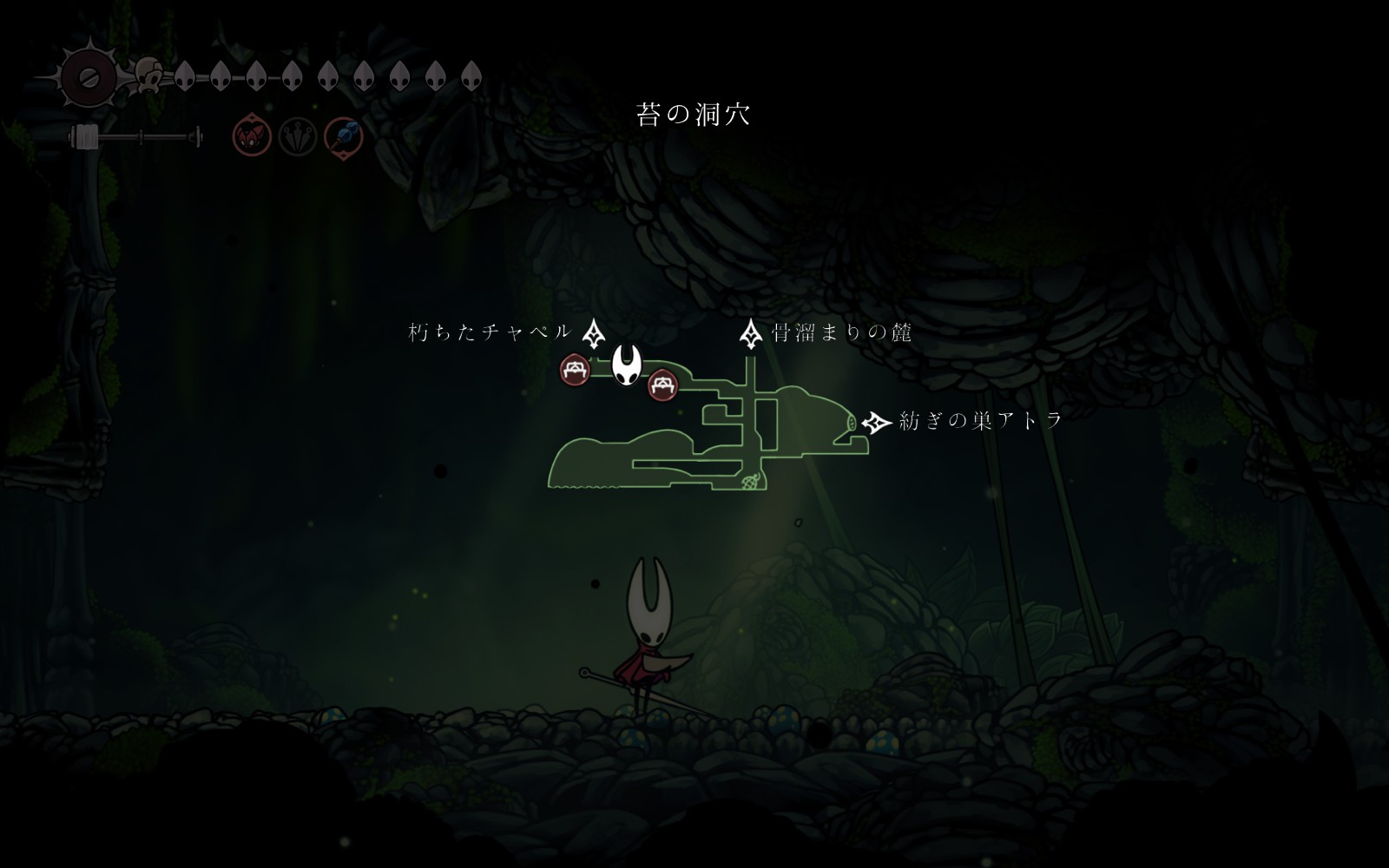
Task: Select the red masked creature tool icon
Action: point(252,137)
